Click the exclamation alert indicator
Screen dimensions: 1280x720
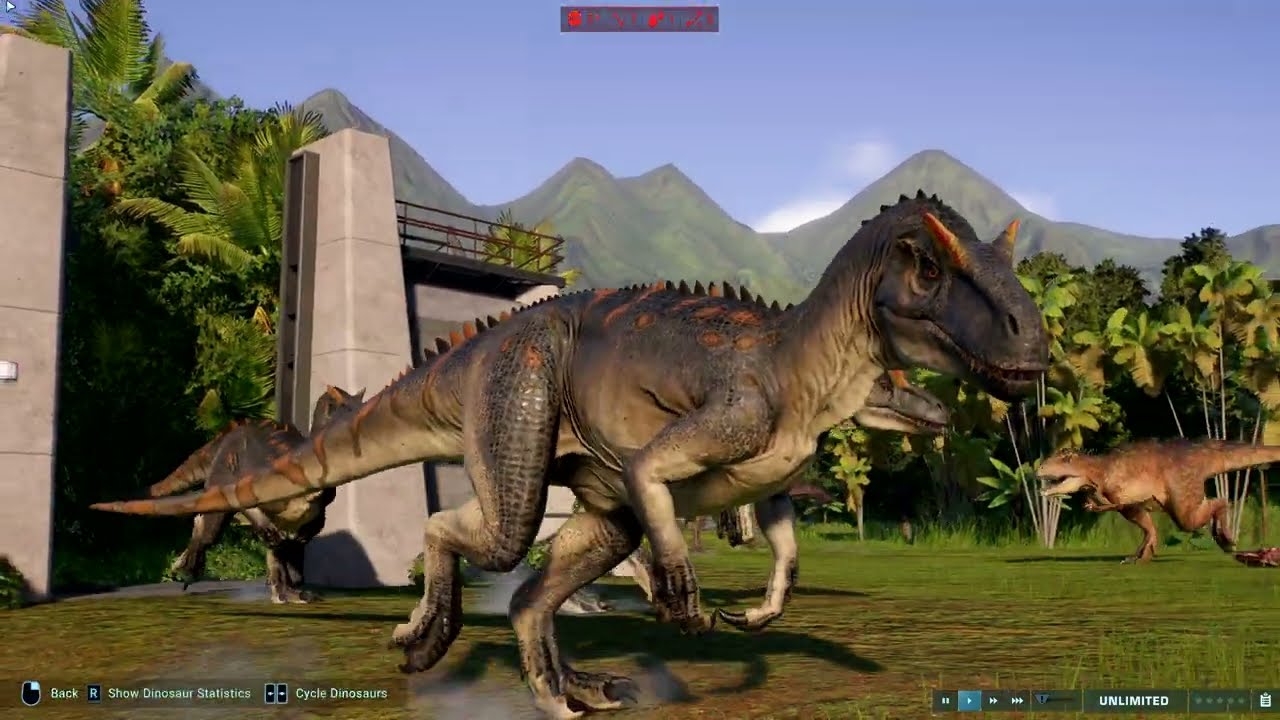(x=1042, y=700)
